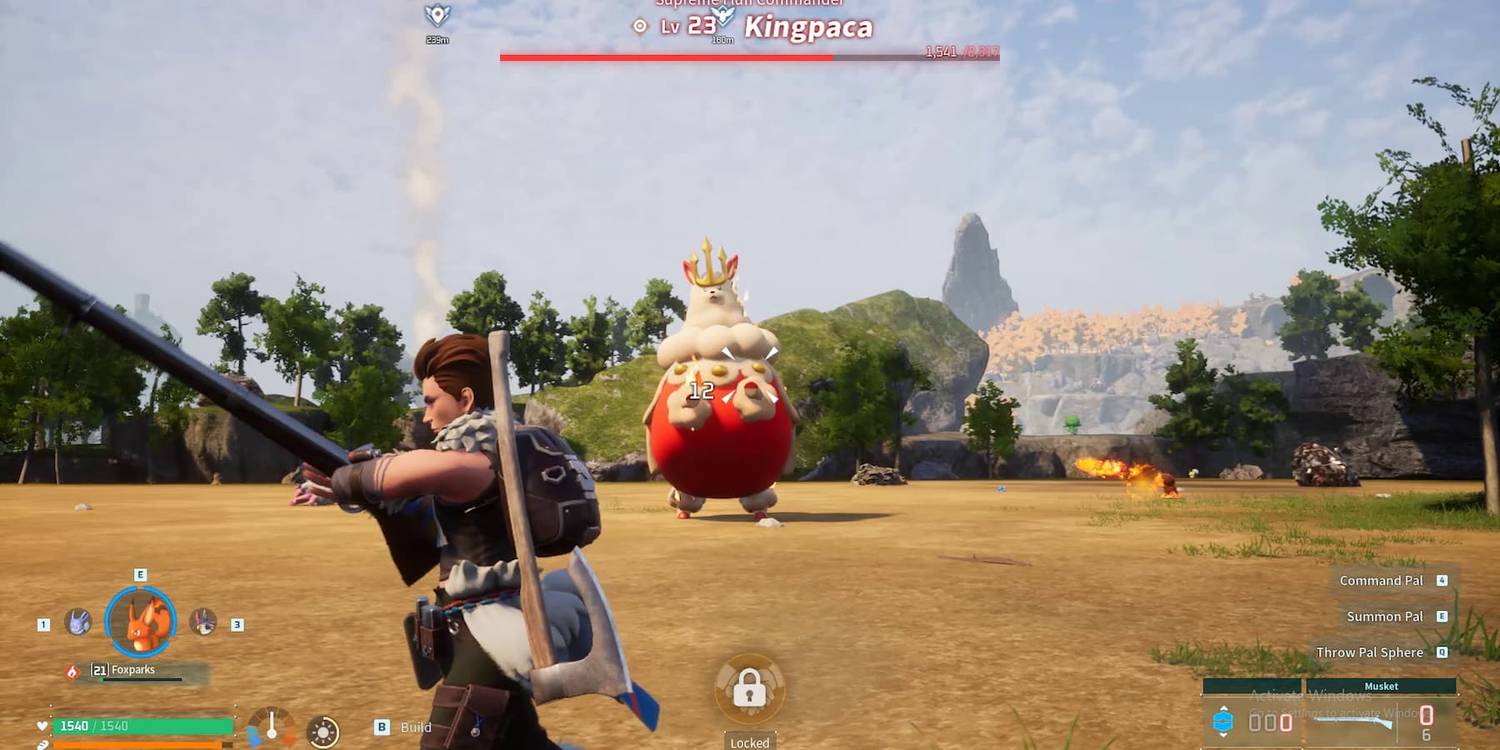Viewport: 1500px width, 750px height.
Task: Select the Foxparks active Pal portrait
Action: point(139,621)
